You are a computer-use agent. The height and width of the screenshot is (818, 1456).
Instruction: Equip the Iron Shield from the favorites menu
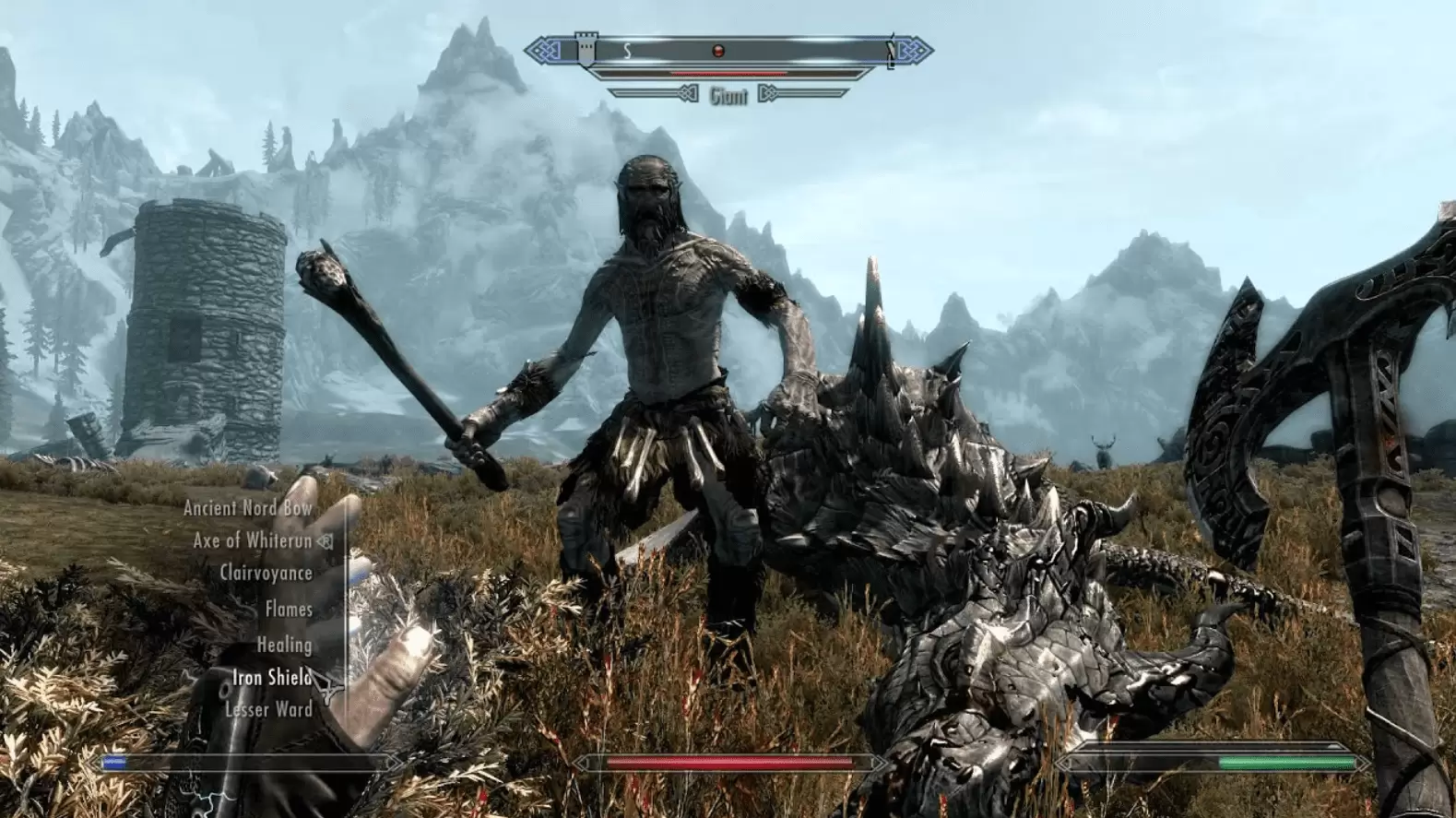click(272, 680)
